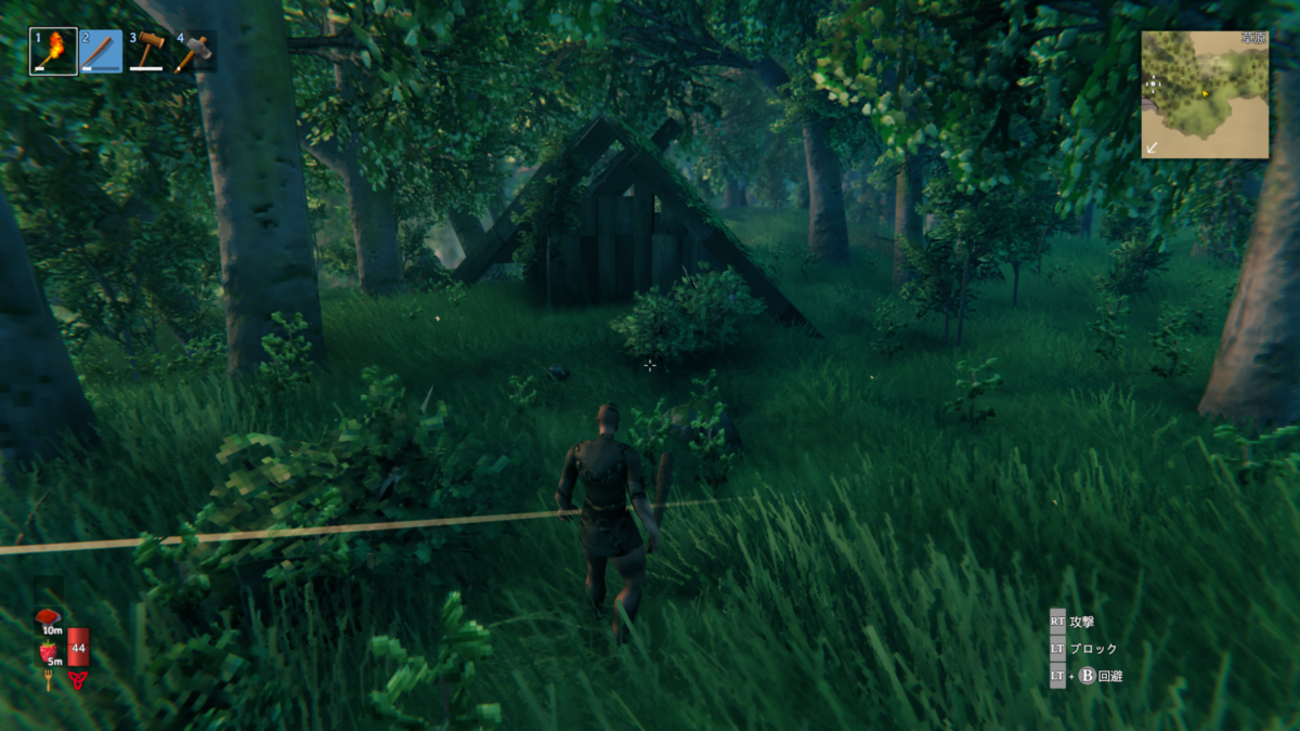
Task: Equip the wooden club in slot 2
Action: click(100, 51)
